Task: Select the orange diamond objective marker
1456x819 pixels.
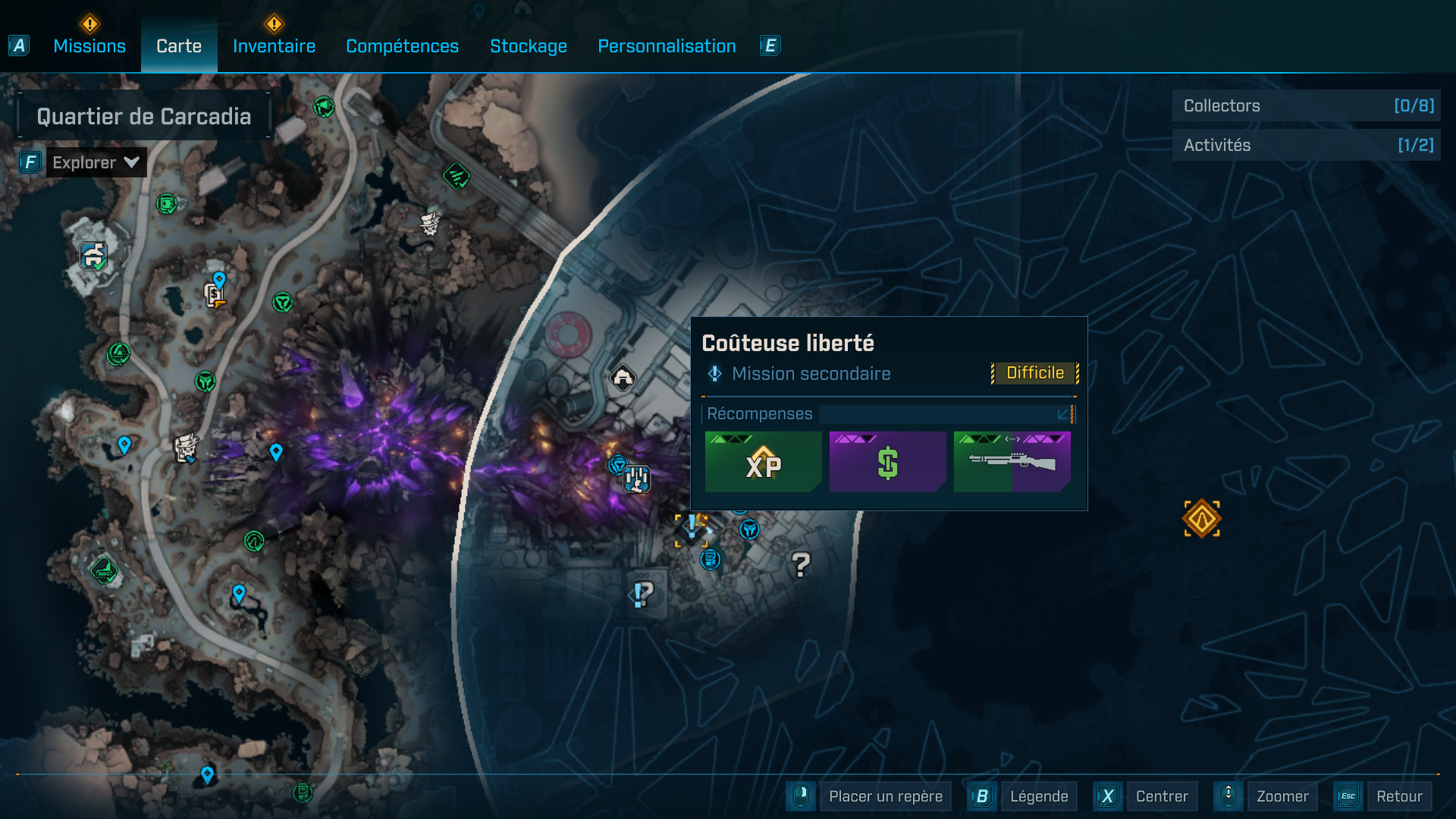Action: pyautogui.click(x=1202, y=519)
